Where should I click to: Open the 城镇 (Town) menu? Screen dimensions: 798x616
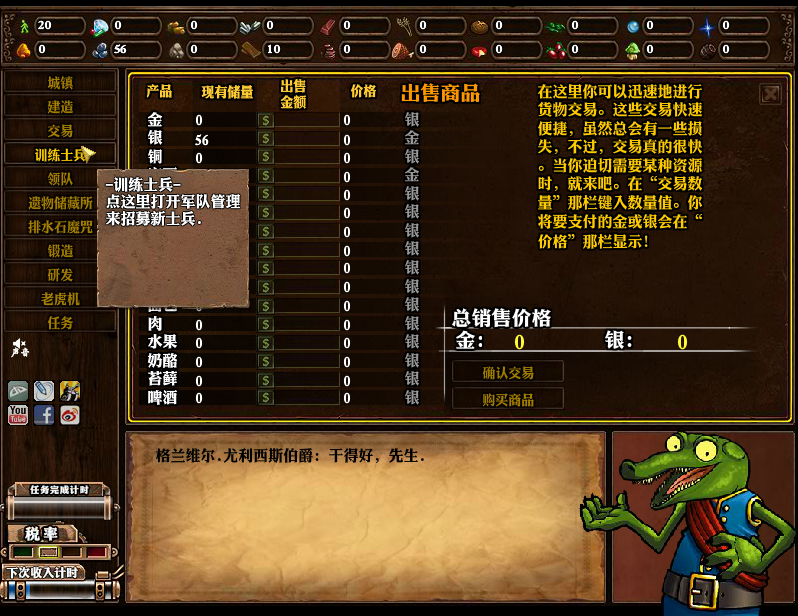(60, 83)
